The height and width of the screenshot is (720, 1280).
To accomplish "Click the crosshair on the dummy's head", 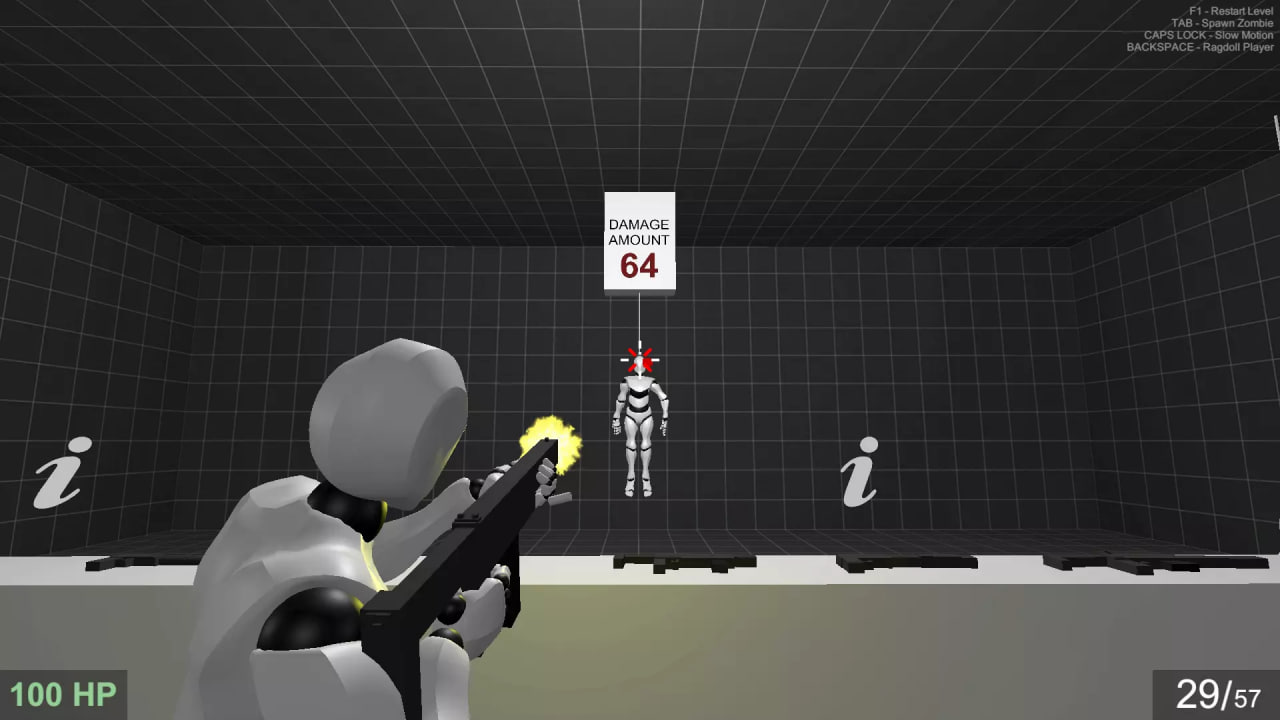I will tap(640, 360).
